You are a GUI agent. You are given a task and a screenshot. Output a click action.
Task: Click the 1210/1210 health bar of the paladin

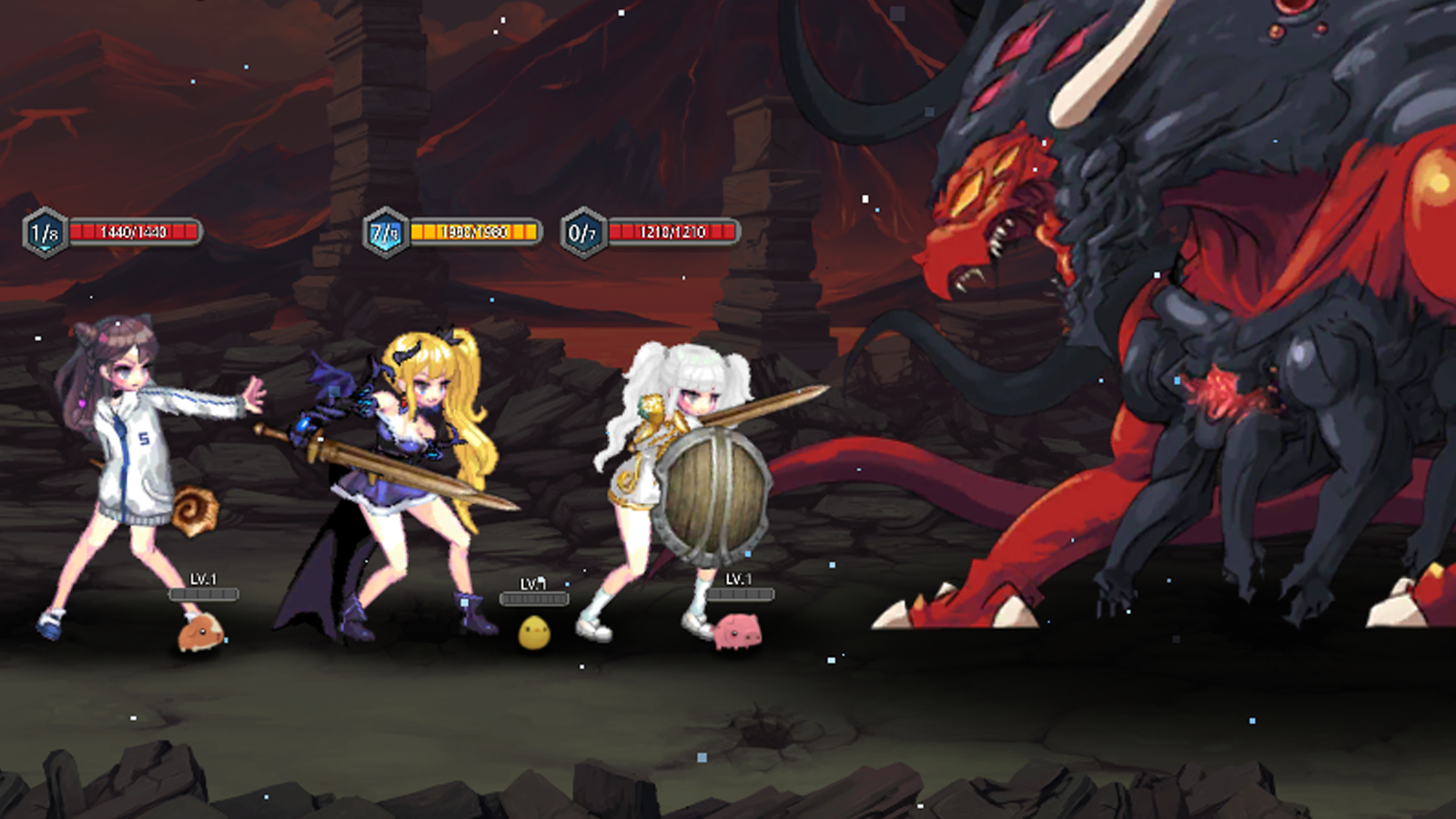tap(673, 232)
